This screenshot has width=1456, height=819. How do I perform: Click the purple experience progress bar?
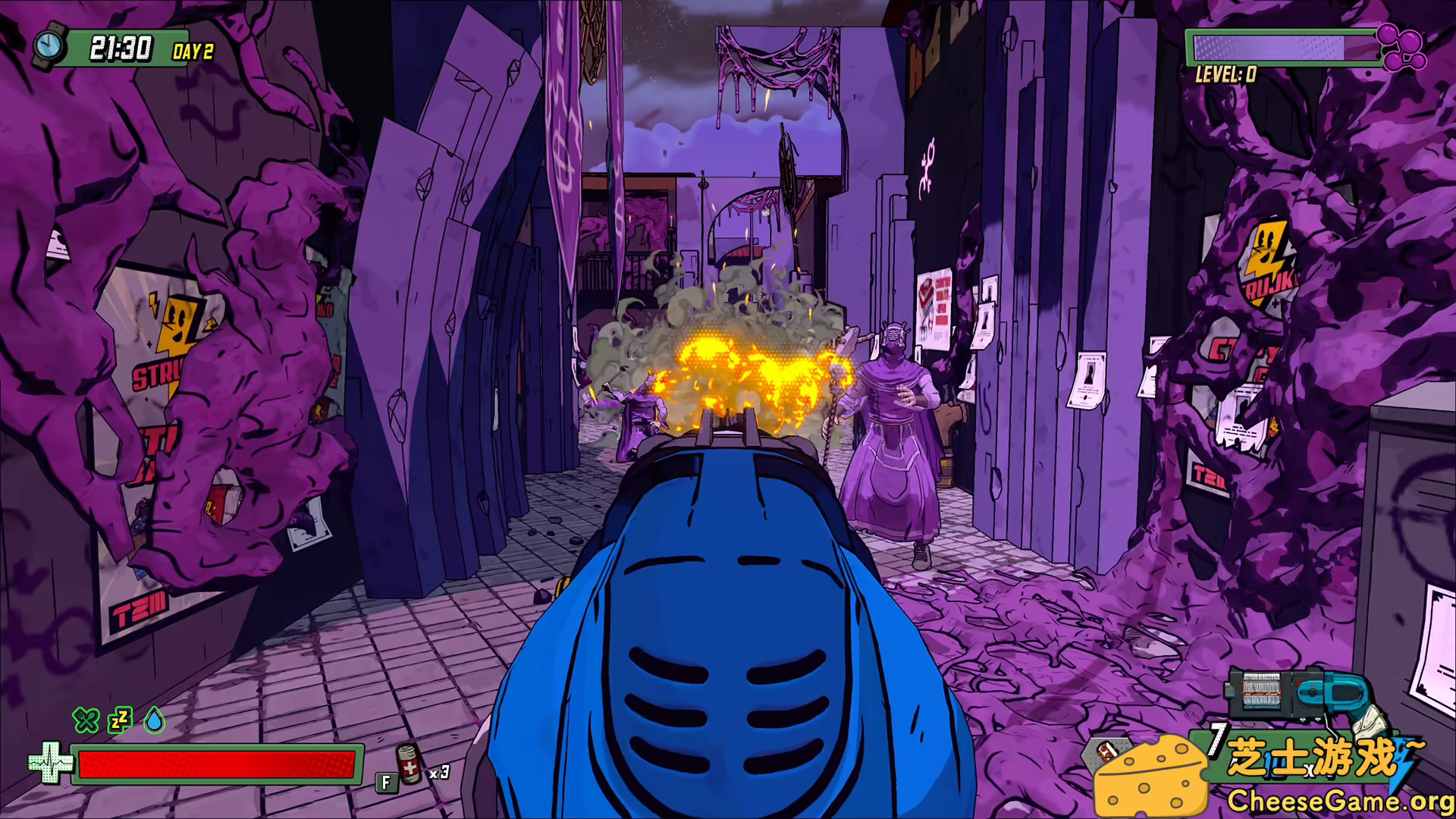point(1282,47)
